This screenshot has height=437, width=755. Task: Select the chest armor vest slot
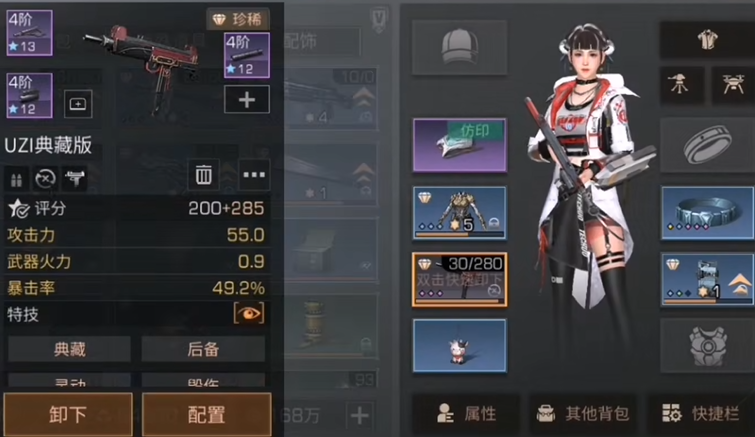[x=707, y=346]
